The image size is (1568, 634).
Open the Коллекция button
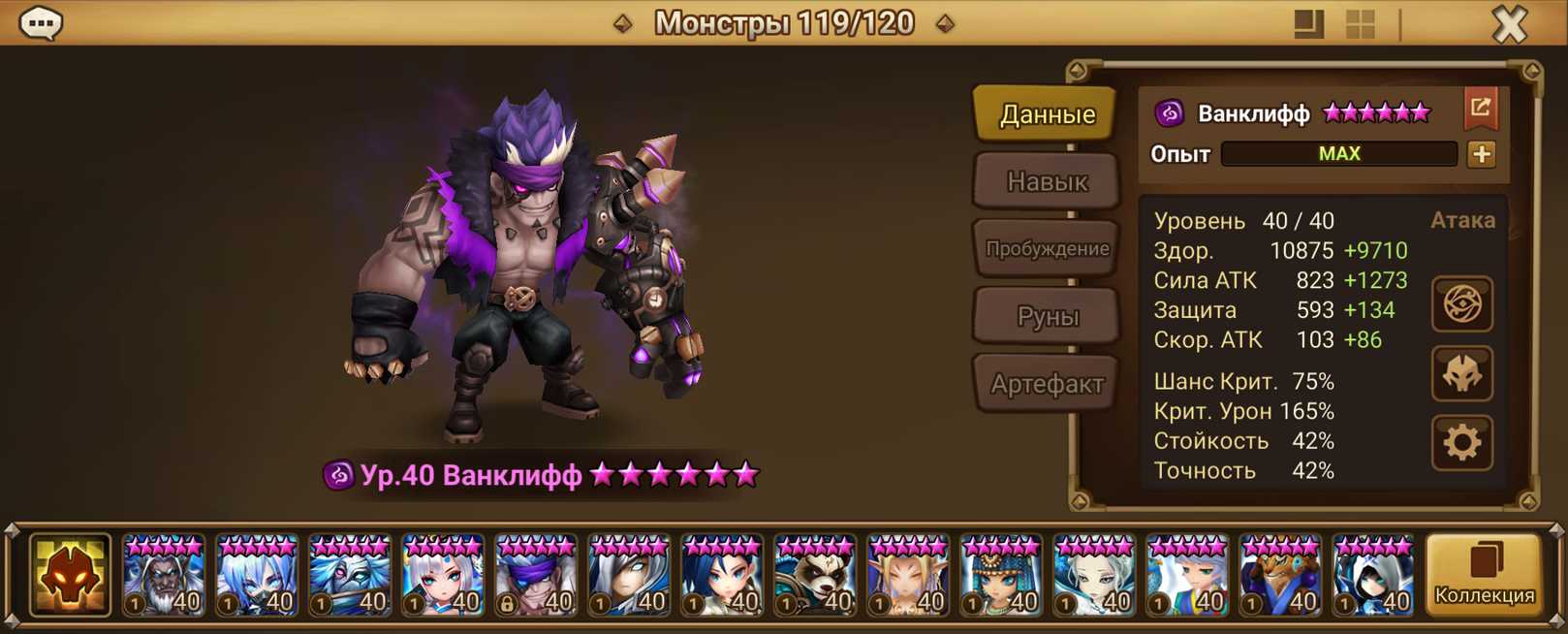pyautogui.click(x=1484, y=576)
